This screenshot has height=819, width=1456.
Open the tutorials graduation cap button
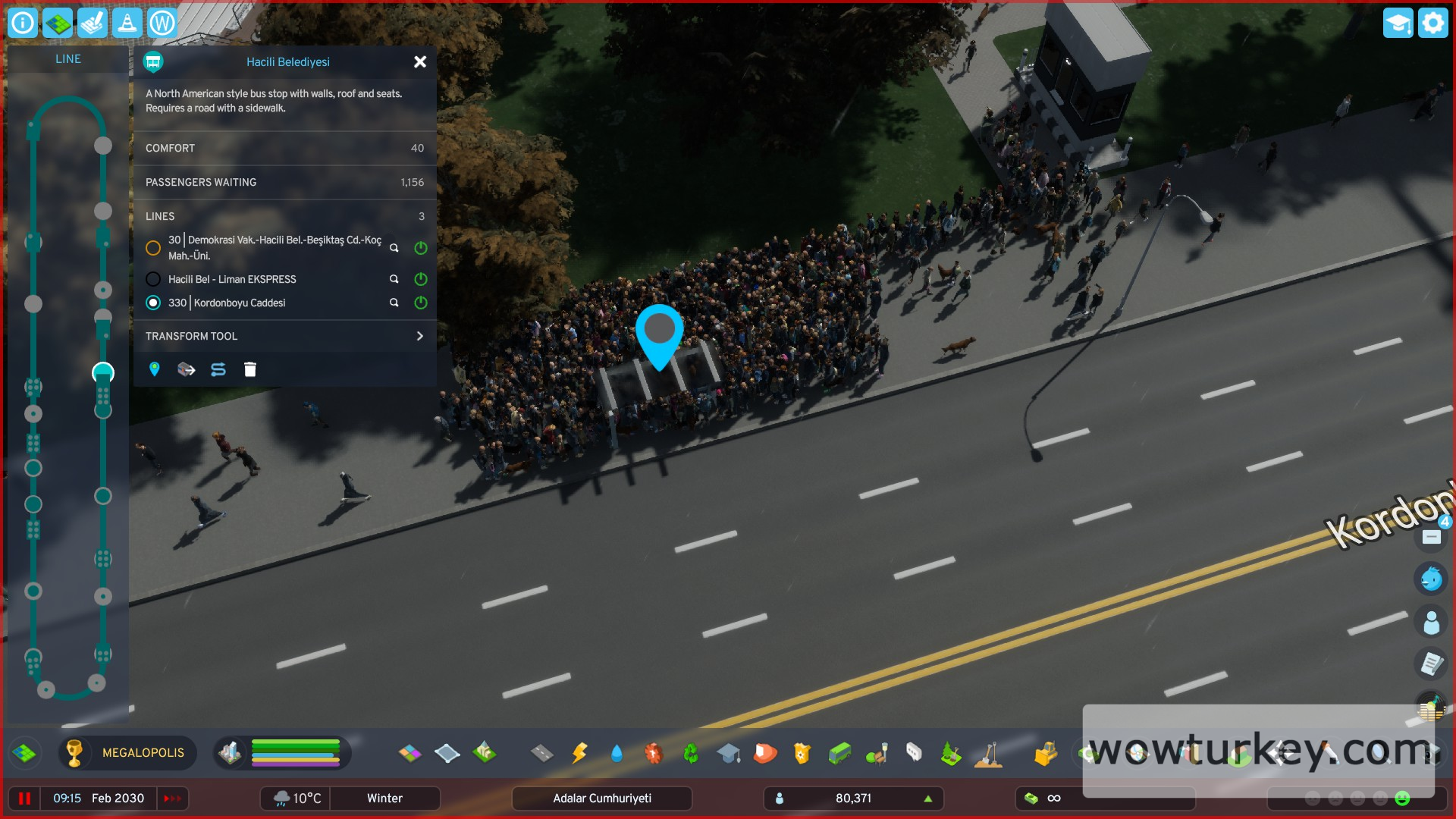click(x=1398, y=24)
